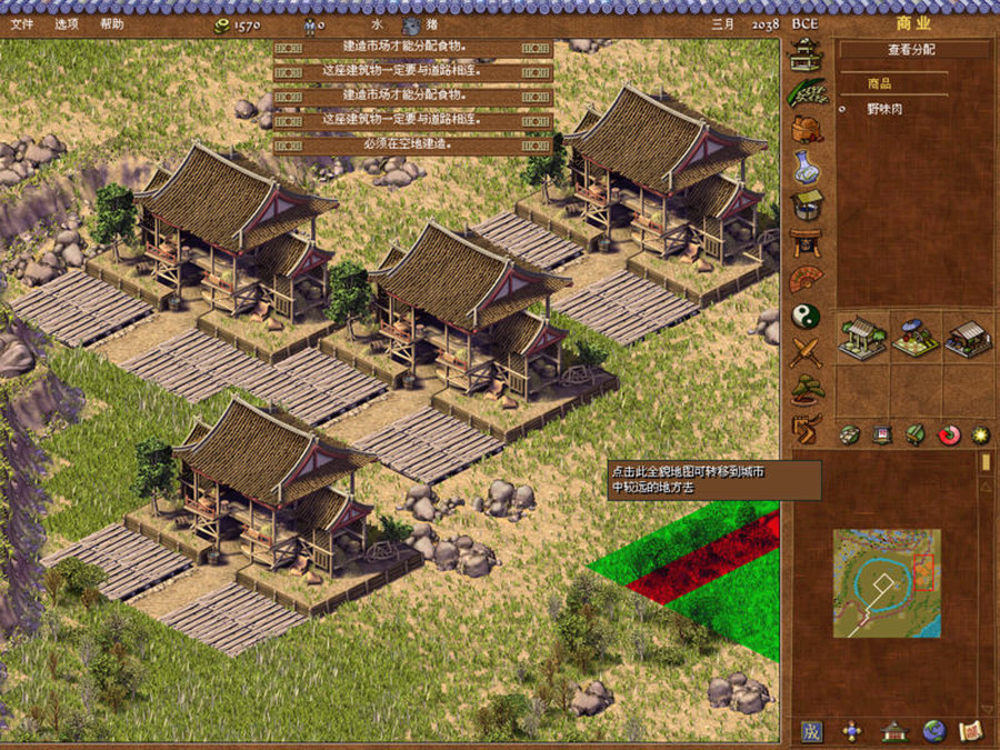Open the bonsai tree aesthetics category
The height and width of the screenshot is (750, 1000).
coord(806,389)
